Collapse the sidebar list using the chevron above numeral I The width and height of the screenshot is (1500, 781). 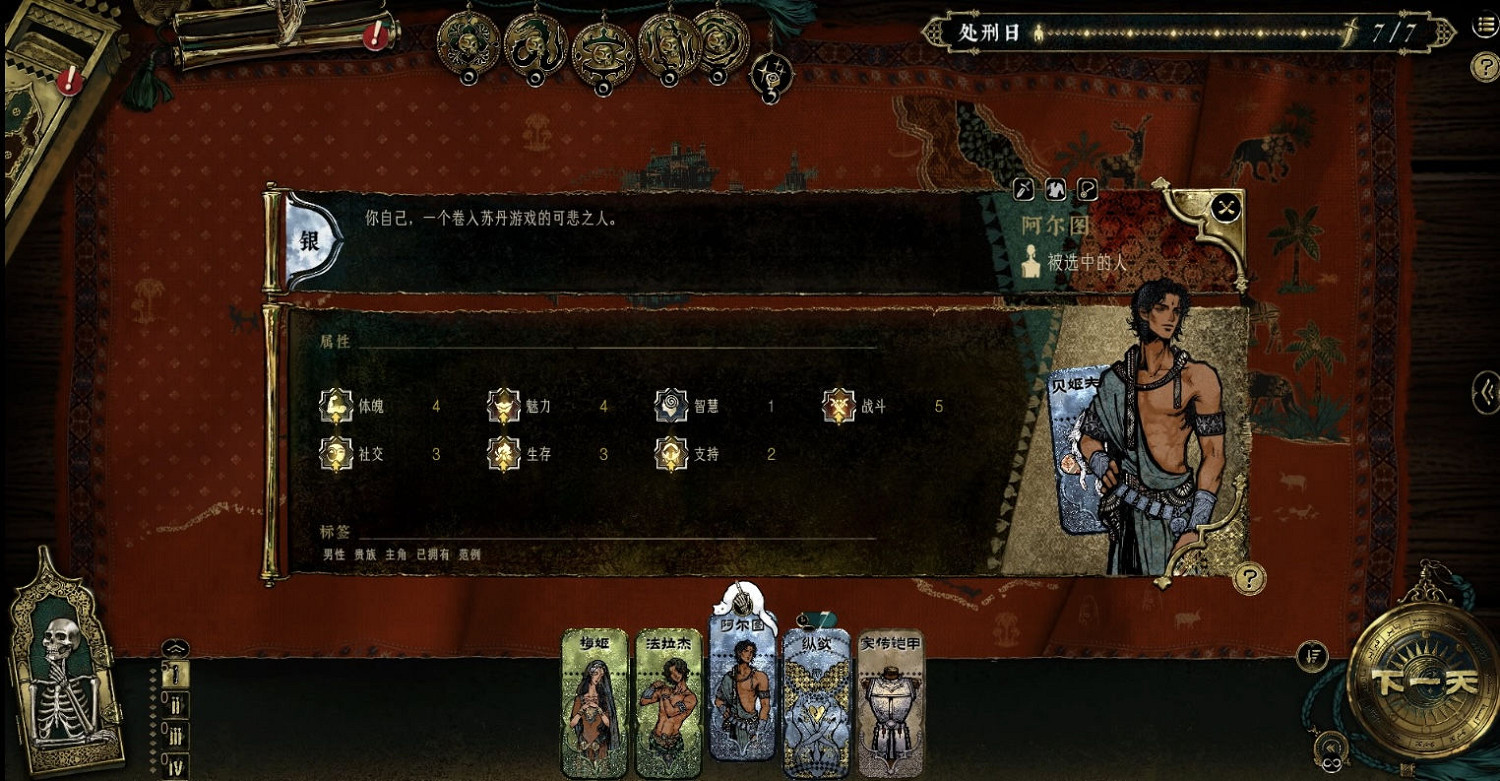(175, 647)
